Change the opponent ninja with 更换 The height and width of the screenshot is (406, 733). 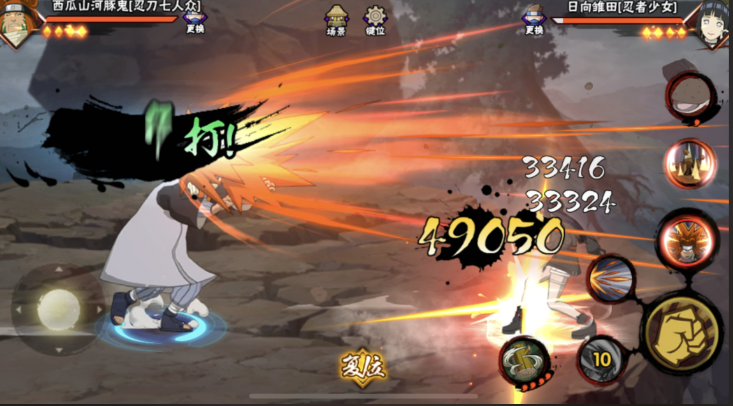(535, 21)
